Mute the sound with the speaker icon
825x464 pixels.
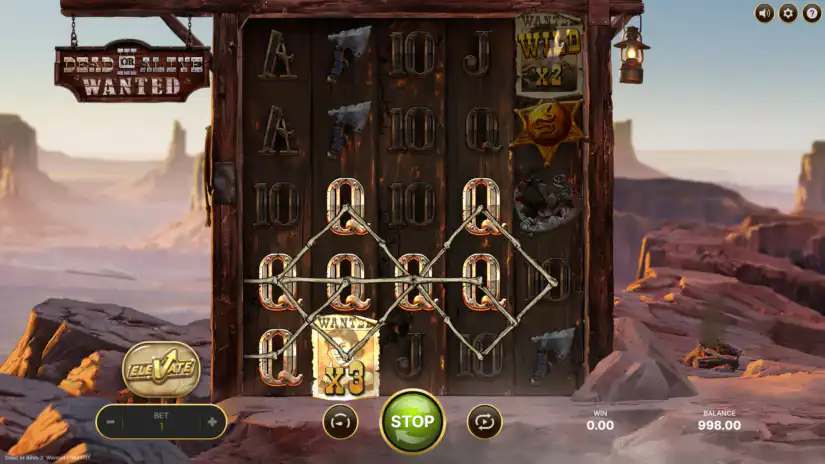(x=765, y=13)
